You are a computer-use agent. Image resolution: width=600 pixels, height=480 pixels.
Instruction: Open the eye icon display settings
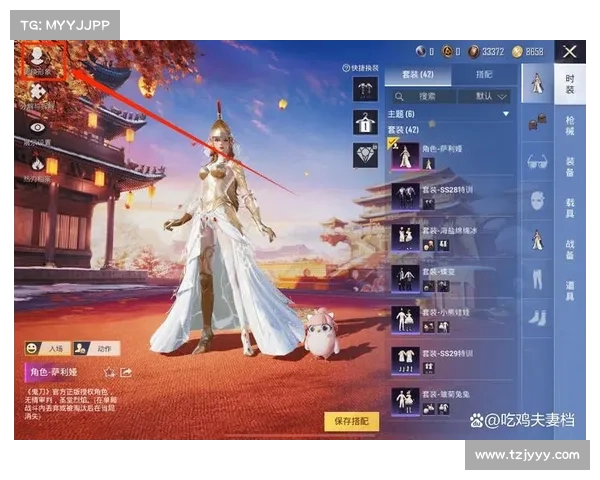tap(38, 128)
